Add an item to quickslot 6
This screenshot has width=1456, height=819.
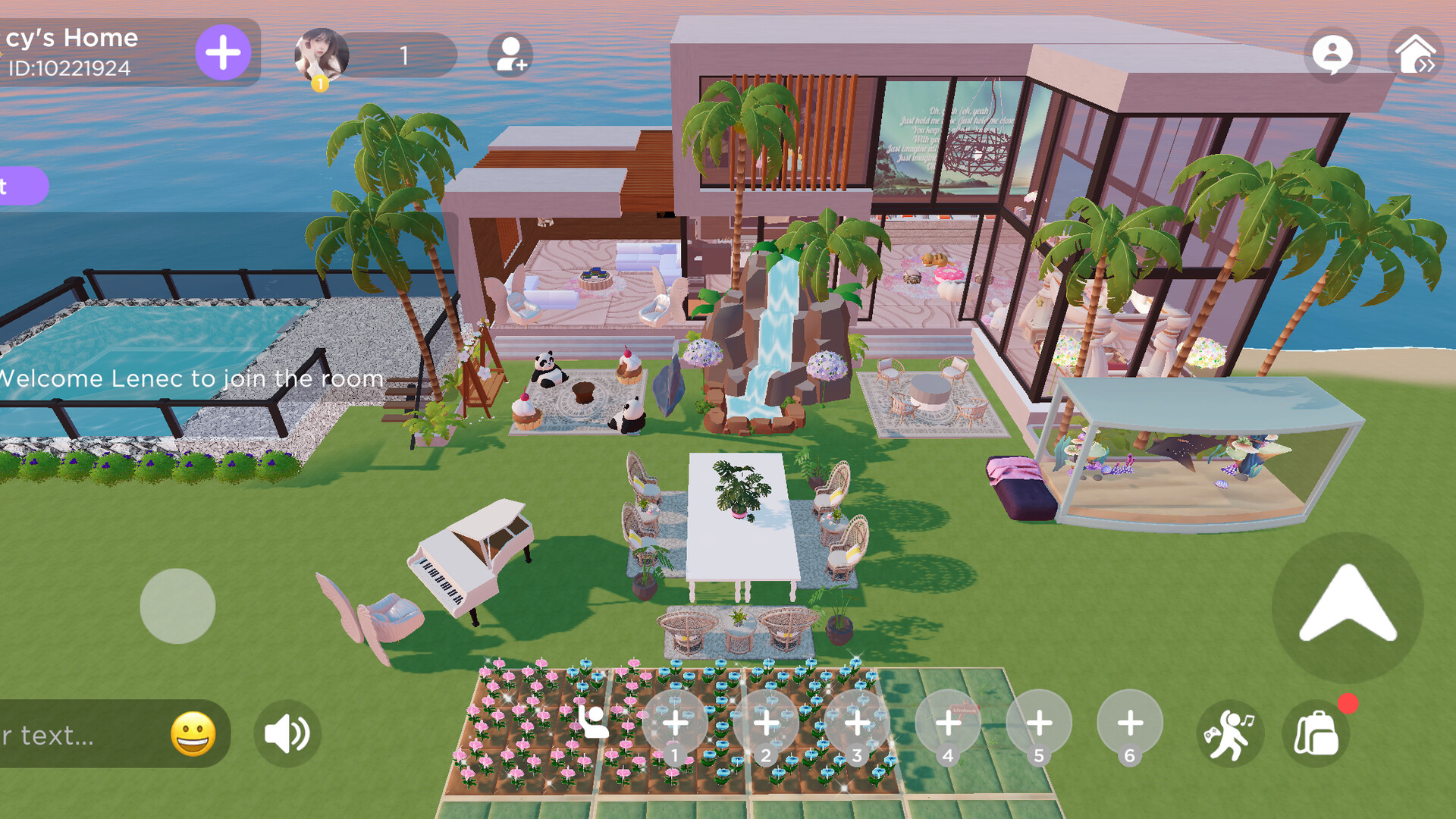click(x=1130, y=723)
